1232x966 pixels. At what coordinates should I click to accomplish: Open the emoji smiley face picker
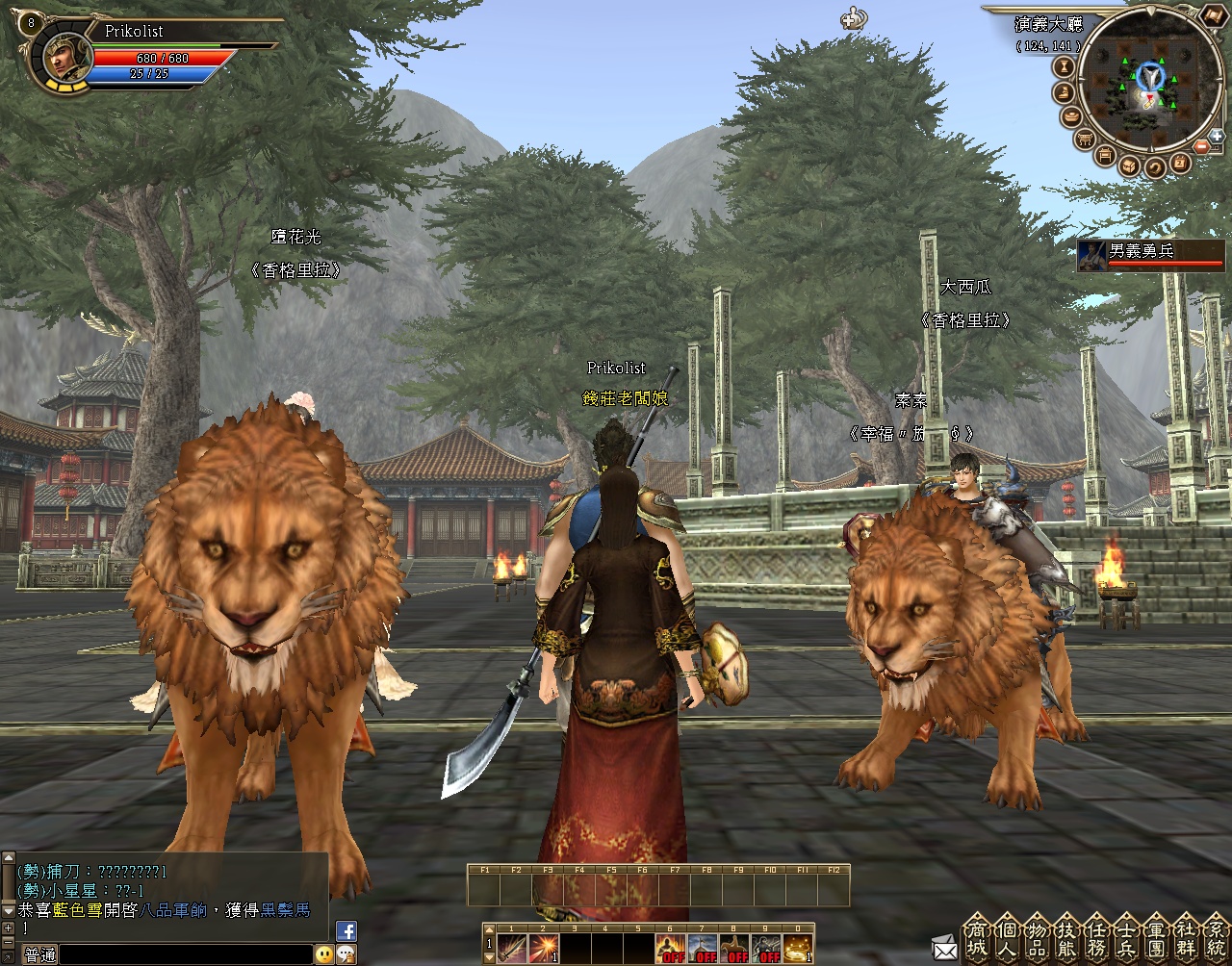[323, 954]
